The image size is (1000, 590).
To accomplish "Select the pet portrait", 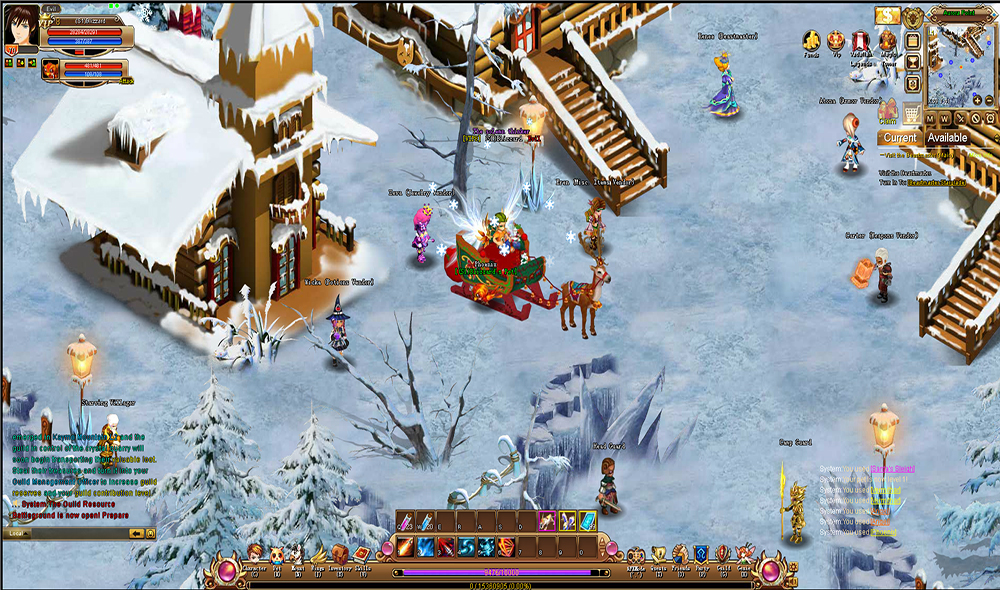I will 49,68.
